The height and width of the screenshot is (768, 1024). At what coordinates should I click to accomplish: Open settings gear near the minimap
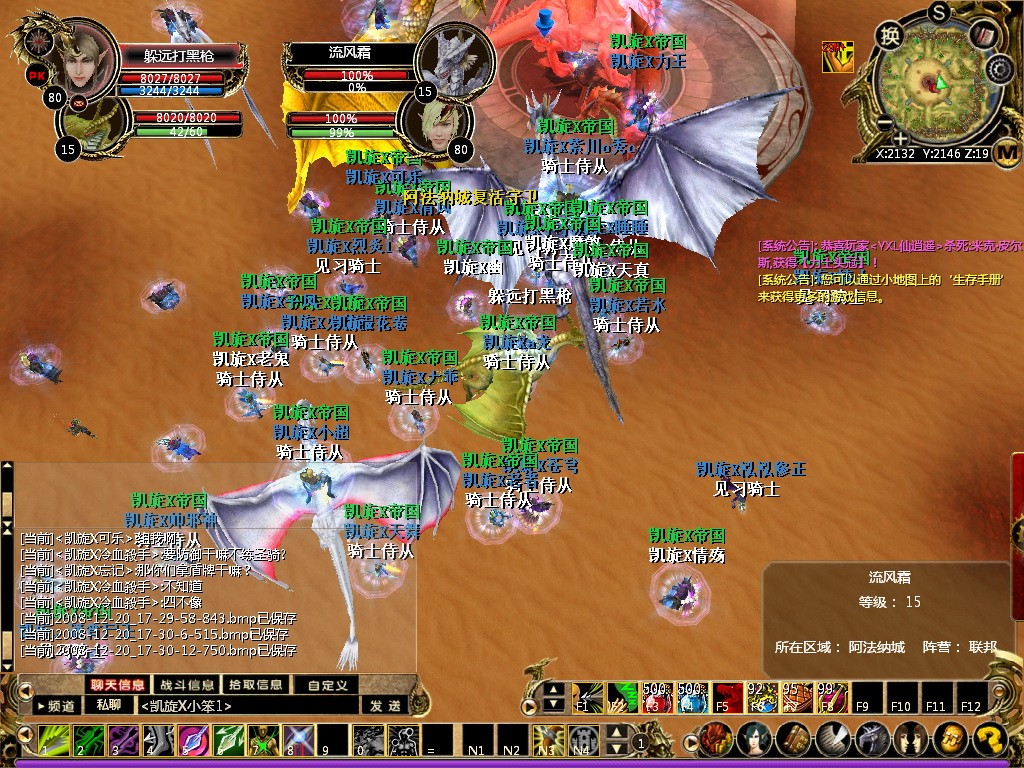1000,69
